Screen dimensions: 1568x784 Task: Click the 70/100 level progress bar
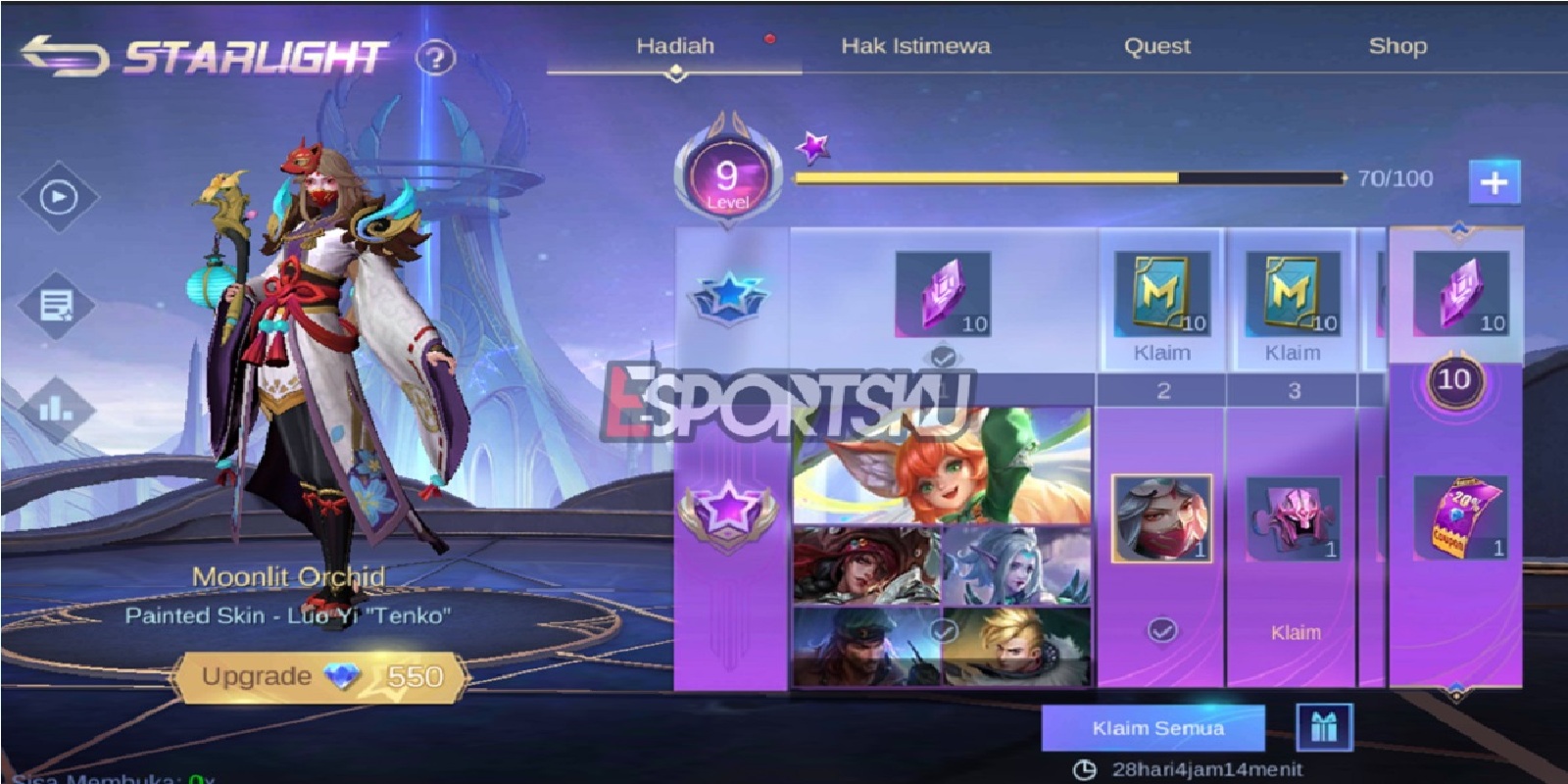(x=1068, y=178)
